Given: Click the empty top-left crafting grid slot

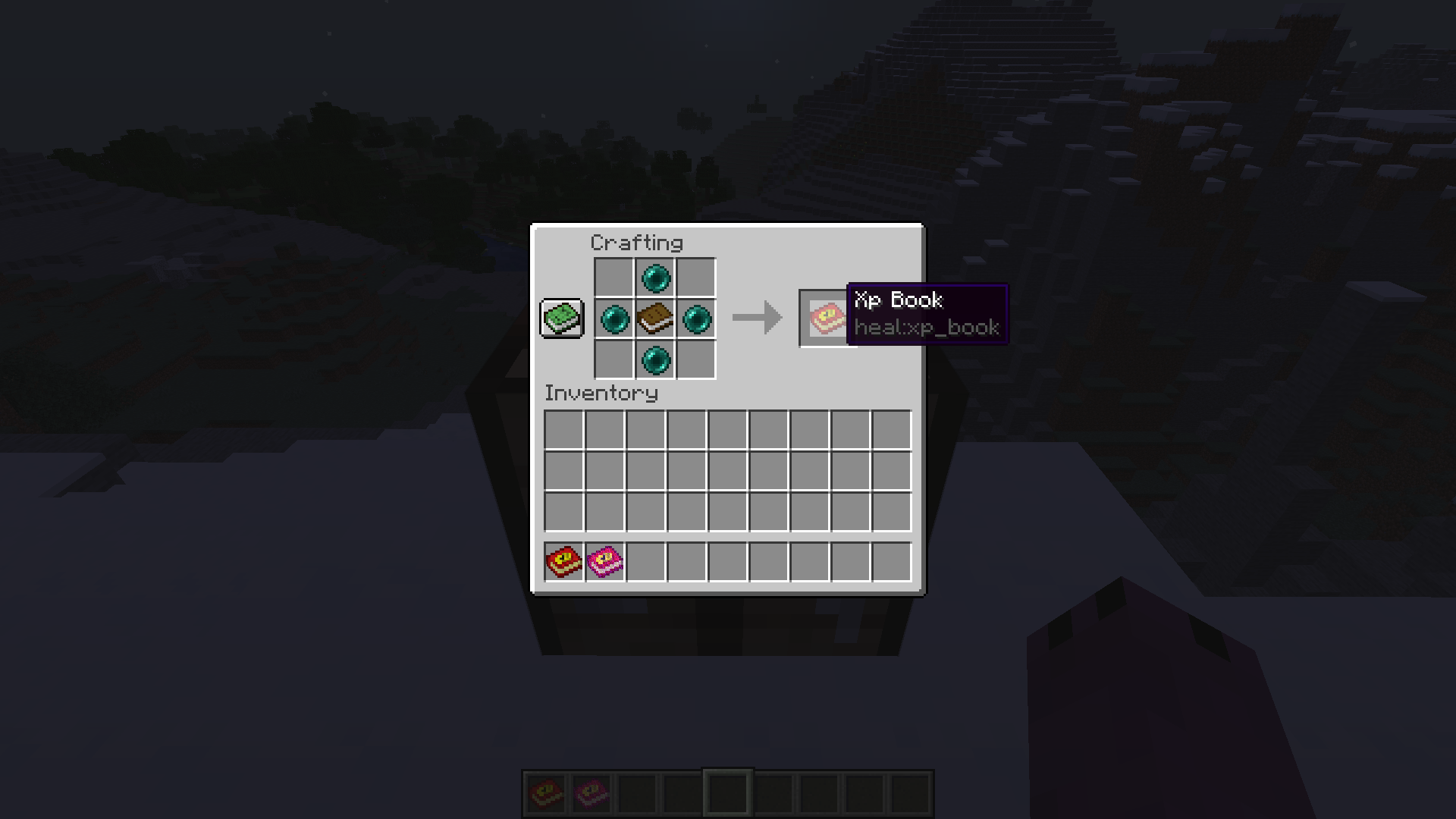Looking at the screenshot, I should (x=616, y=278).
